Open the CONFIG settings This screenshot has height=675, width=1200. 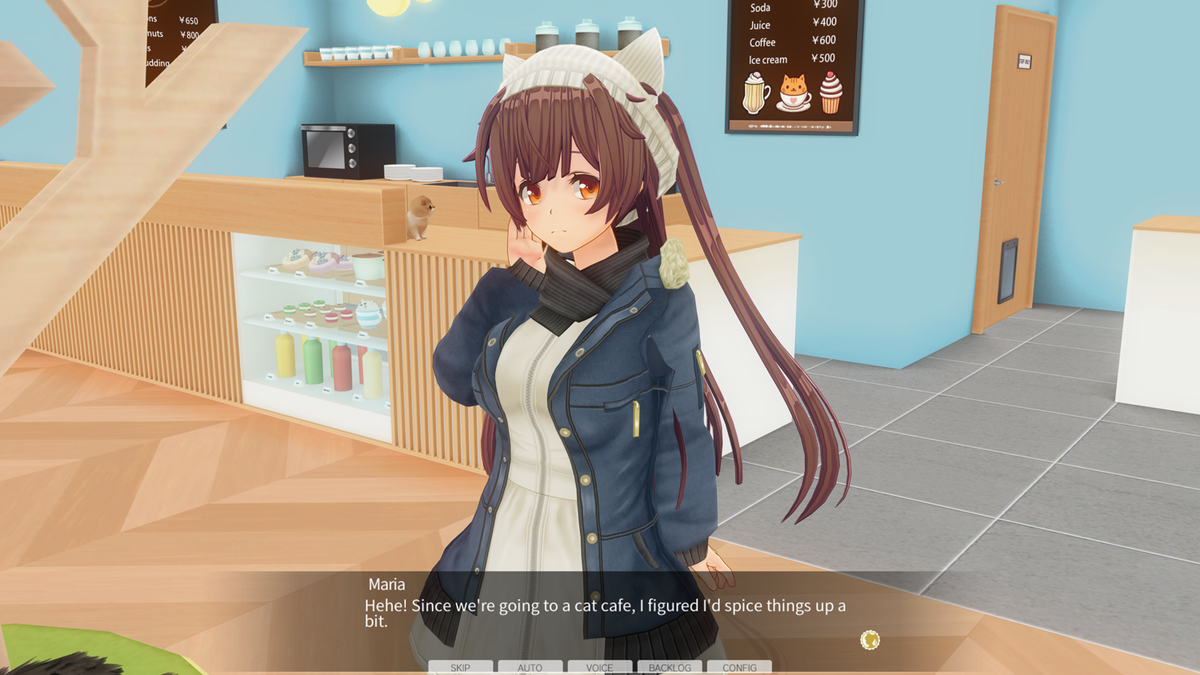coord(739,667)
